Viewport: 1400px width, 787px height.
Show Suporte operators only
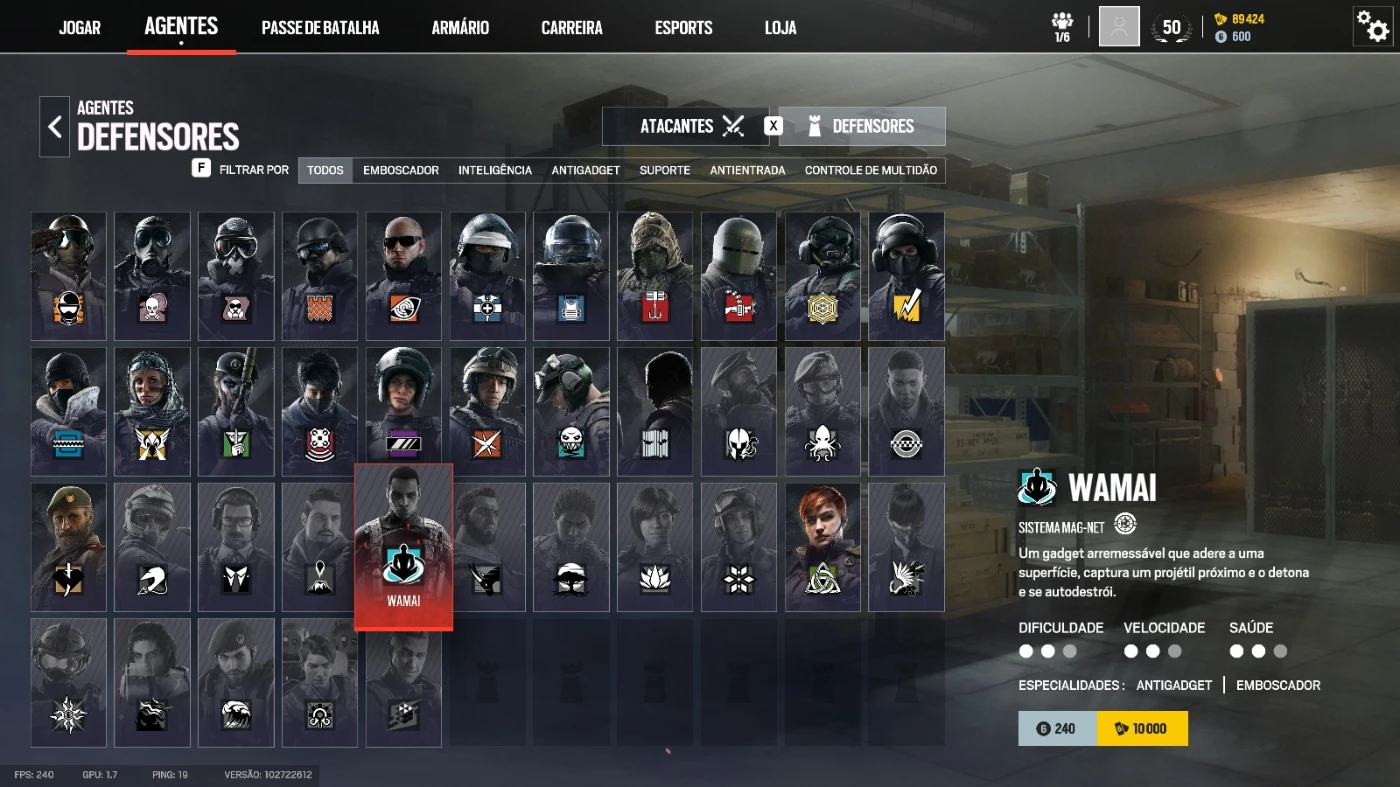pos(665,170)
